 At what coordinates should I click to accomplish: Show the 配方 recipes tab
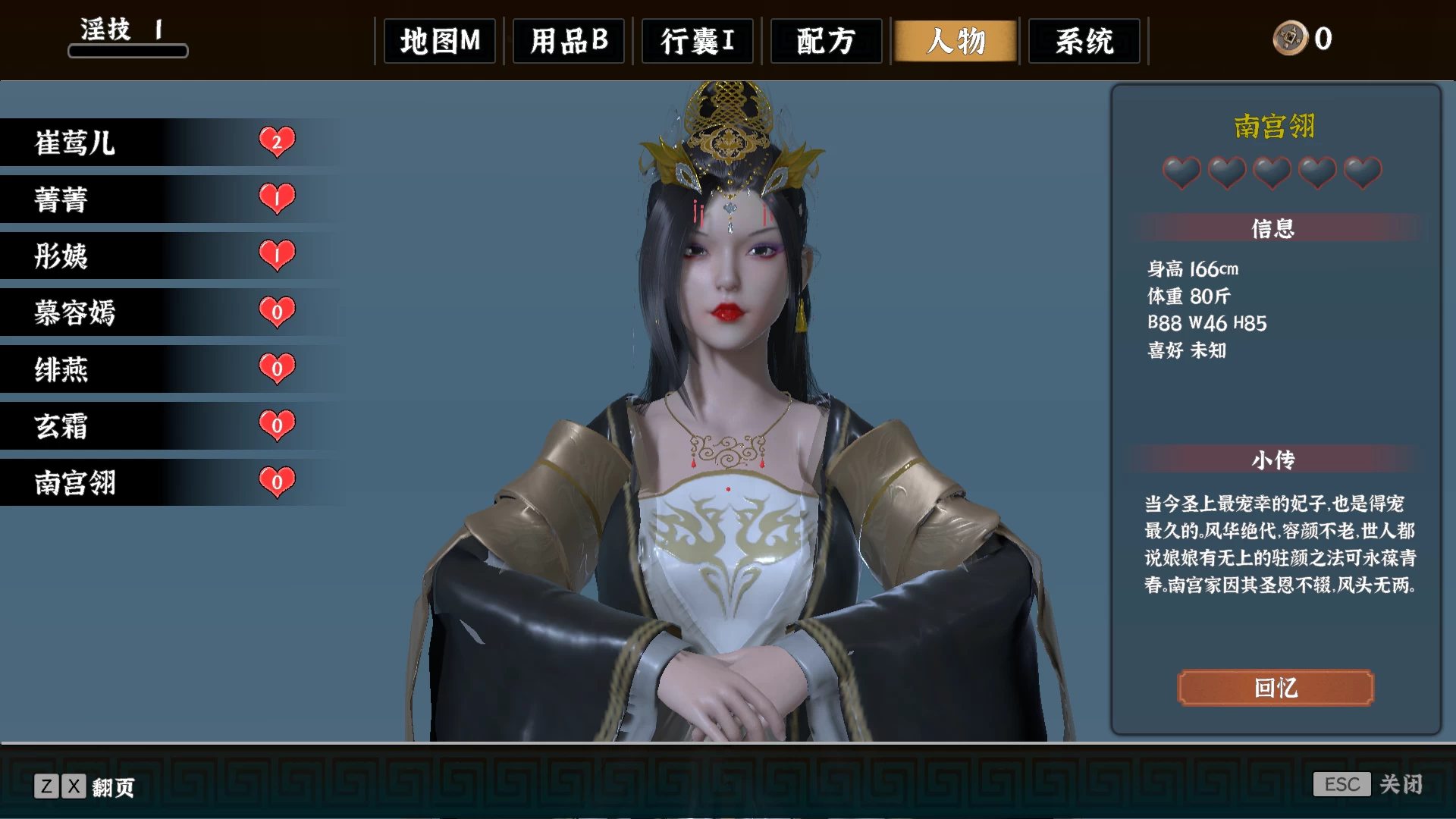[827, 41]
